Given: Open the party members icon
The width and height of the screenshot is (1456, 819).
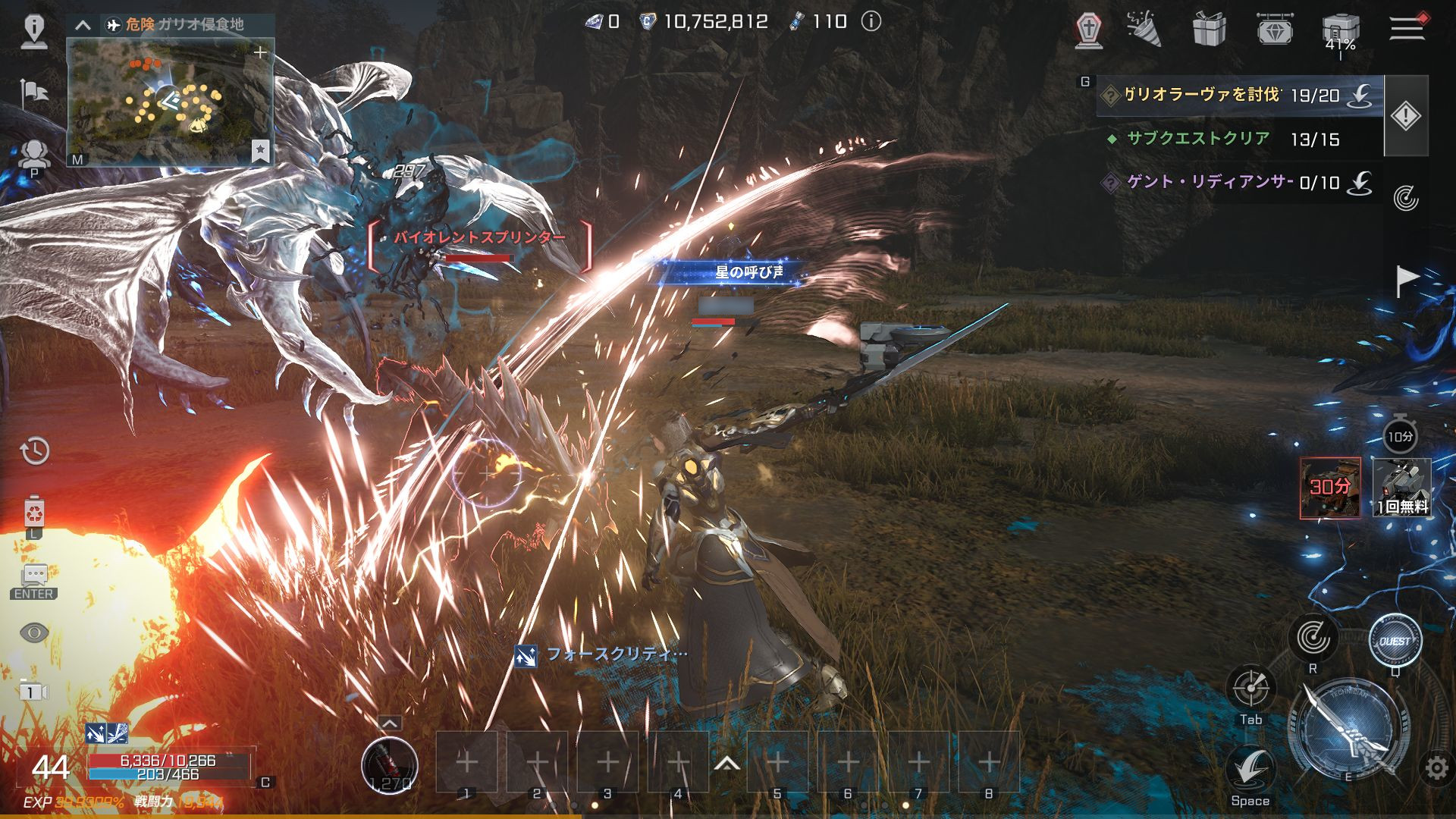Looking at the screenshot, I should (34, 155).
